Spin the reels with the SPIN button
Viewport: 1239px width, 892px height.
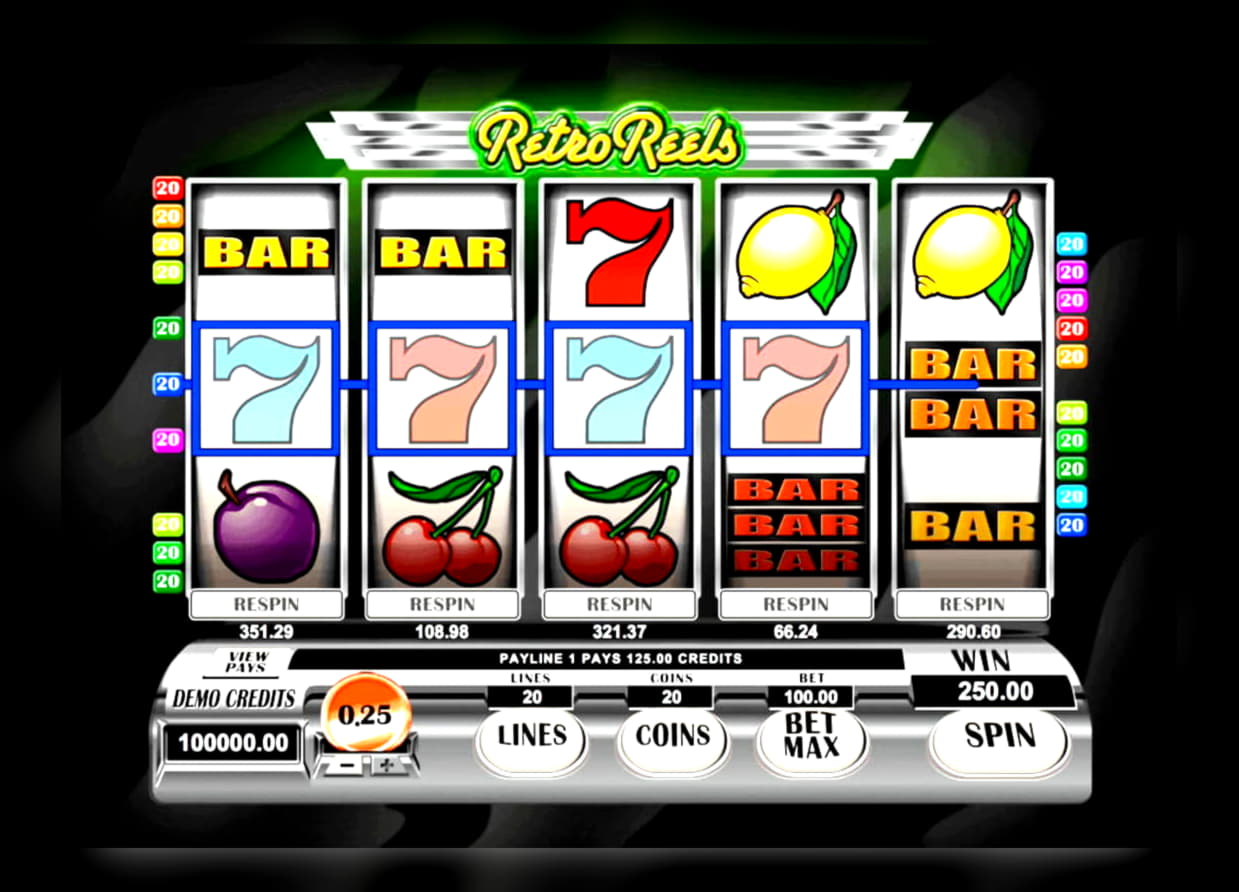998,738
